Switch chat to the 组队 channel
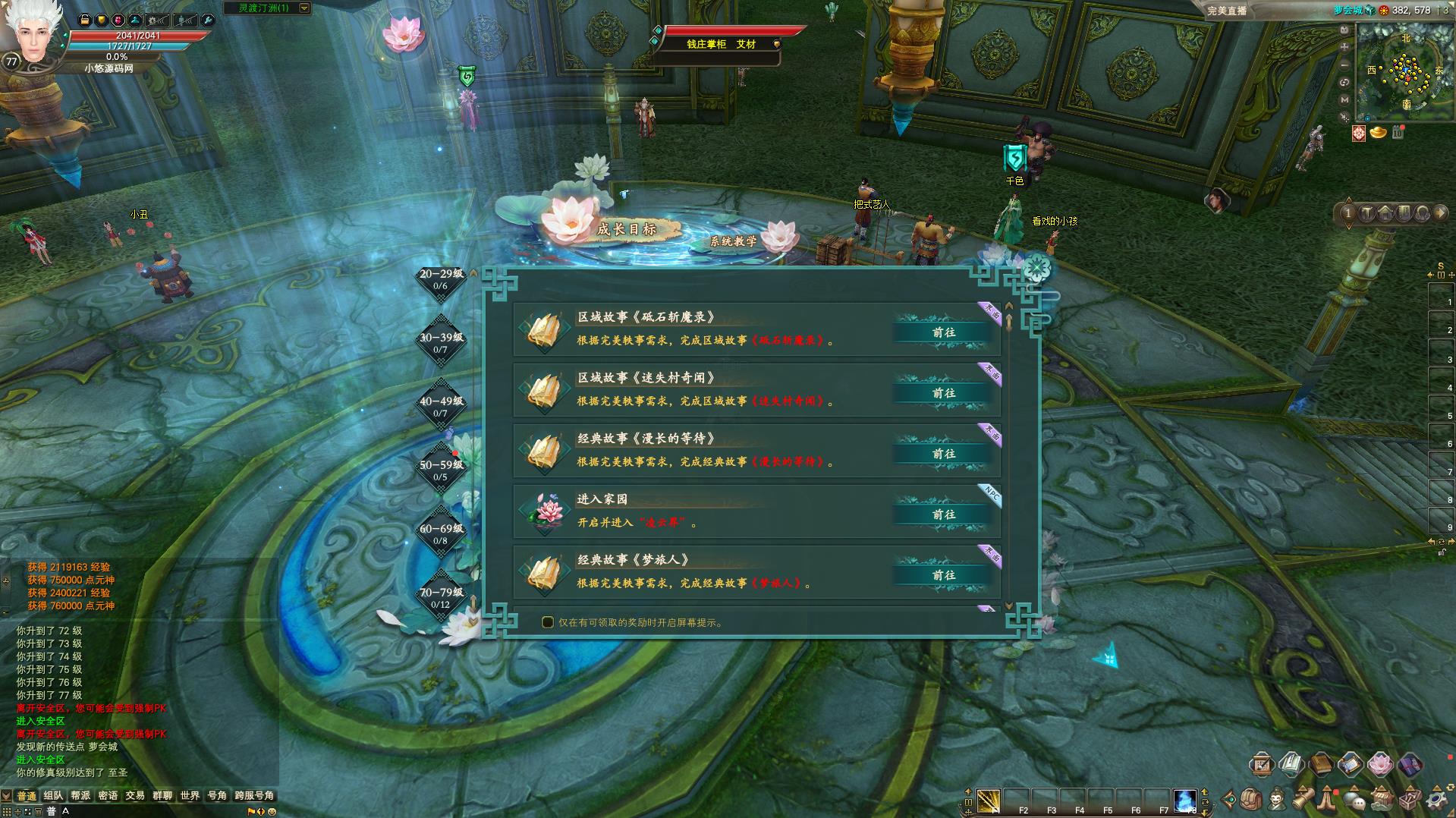The image size is (1456, 818). [53, 795]
